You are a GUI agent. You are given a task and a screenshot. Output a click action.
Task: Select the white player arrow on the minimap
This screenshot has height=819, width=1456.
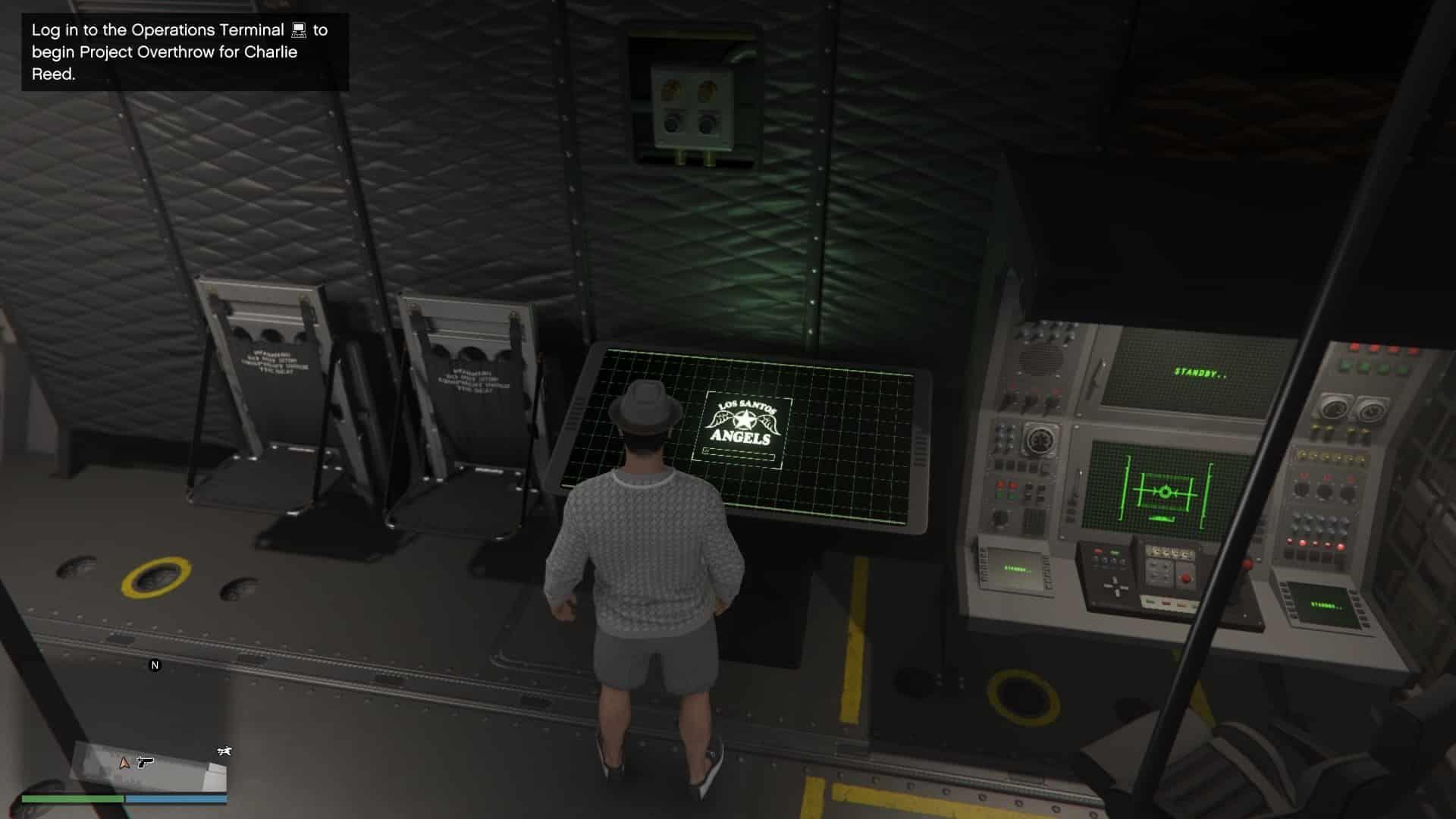tap(124, 764)
